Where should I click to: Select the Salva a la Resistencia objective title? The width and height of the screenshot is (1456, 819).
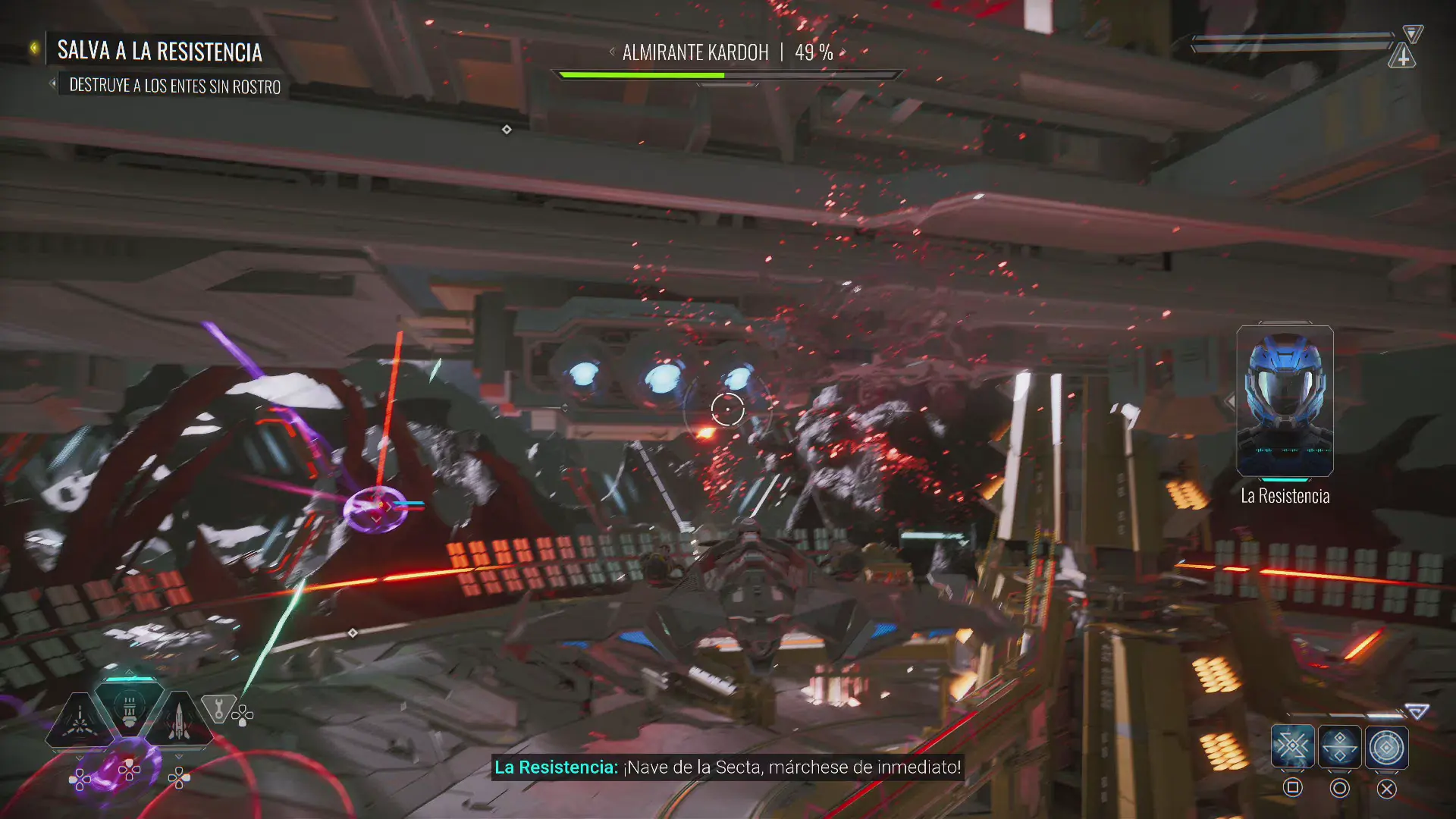pyautogui.click(x=159, y=52)
